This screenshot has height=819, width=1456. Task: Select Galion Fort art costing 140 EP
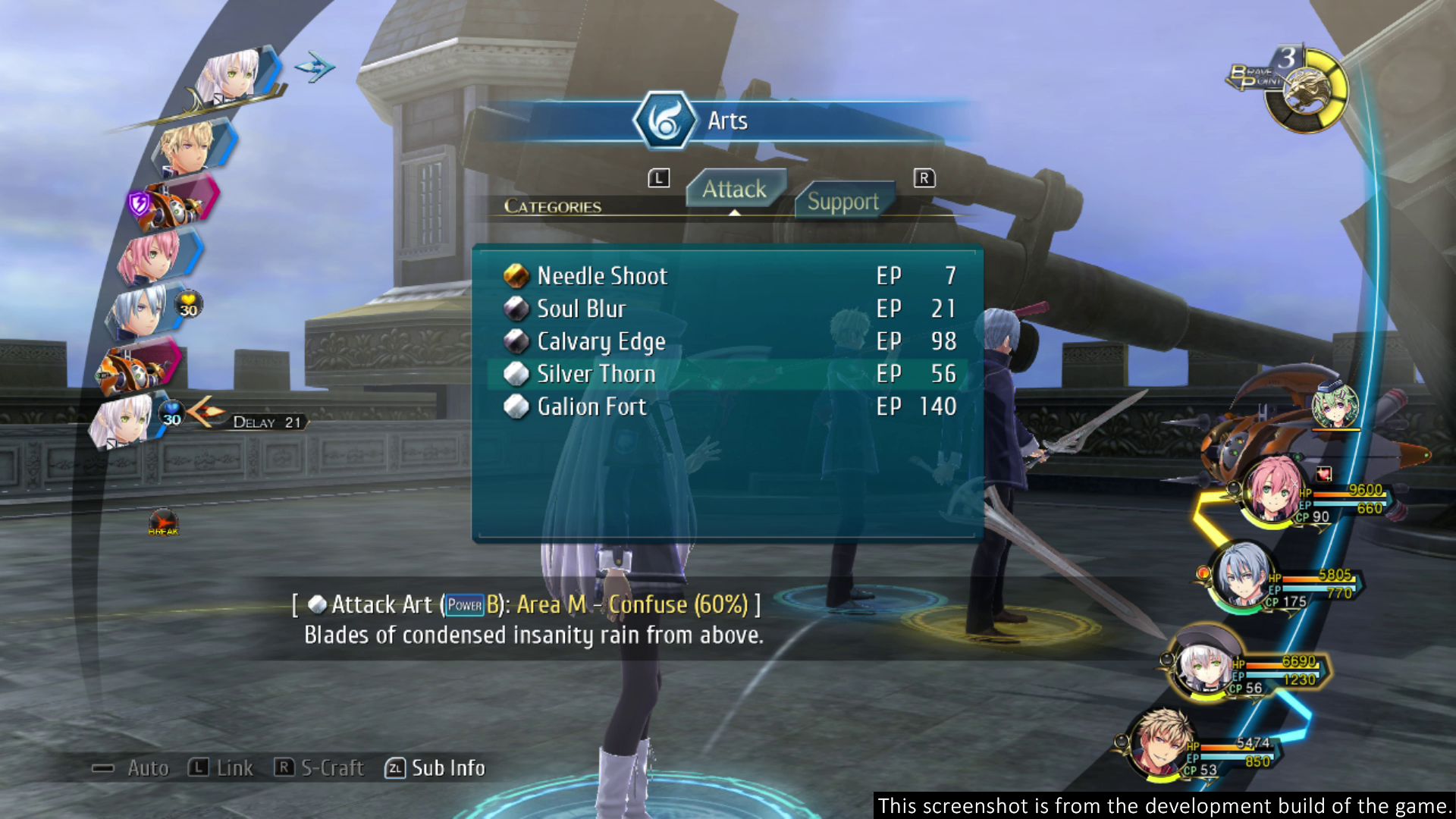coord(591,407)
